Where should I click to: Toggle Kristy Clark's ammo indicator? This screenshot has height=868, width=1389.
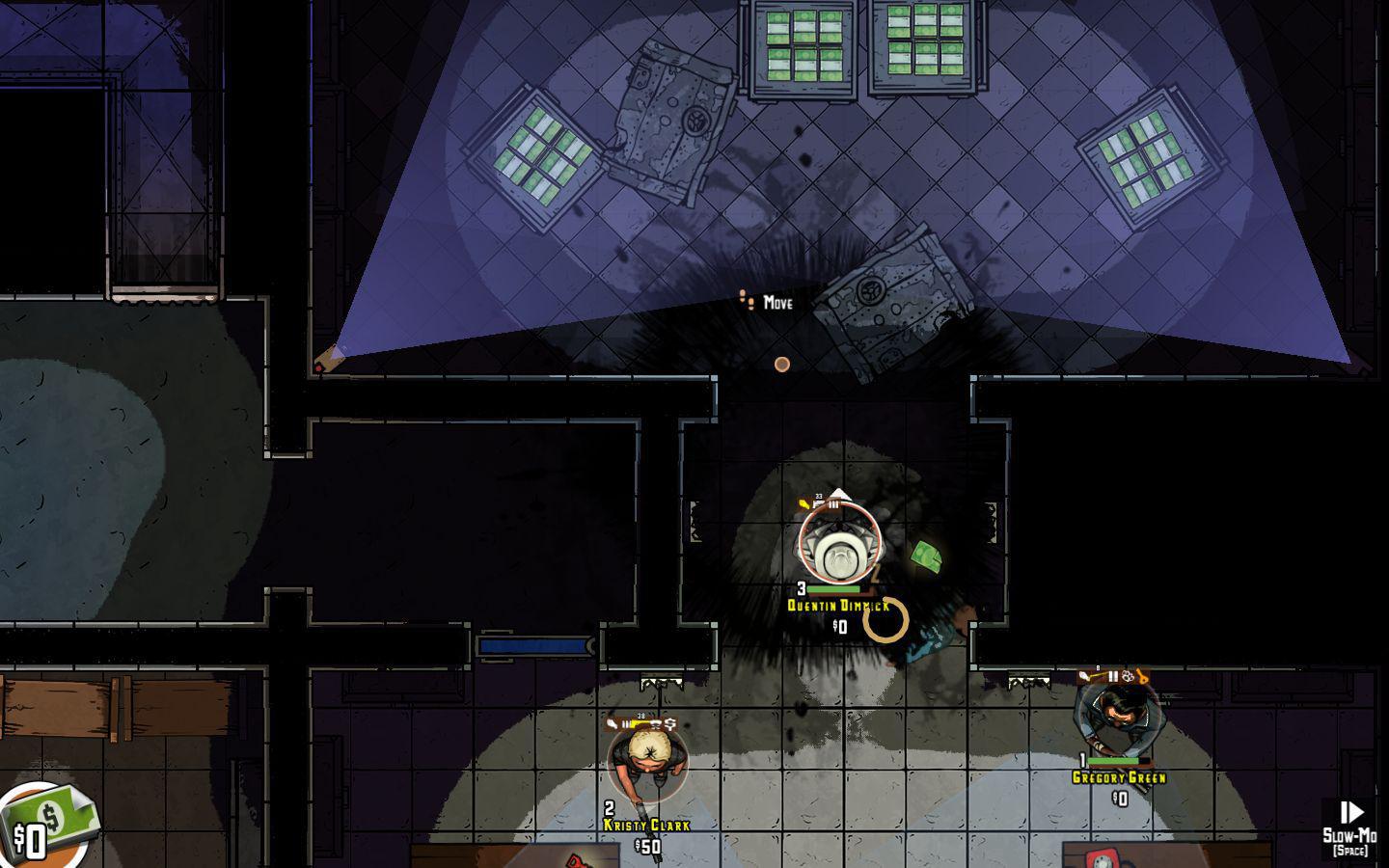[626, 723]
